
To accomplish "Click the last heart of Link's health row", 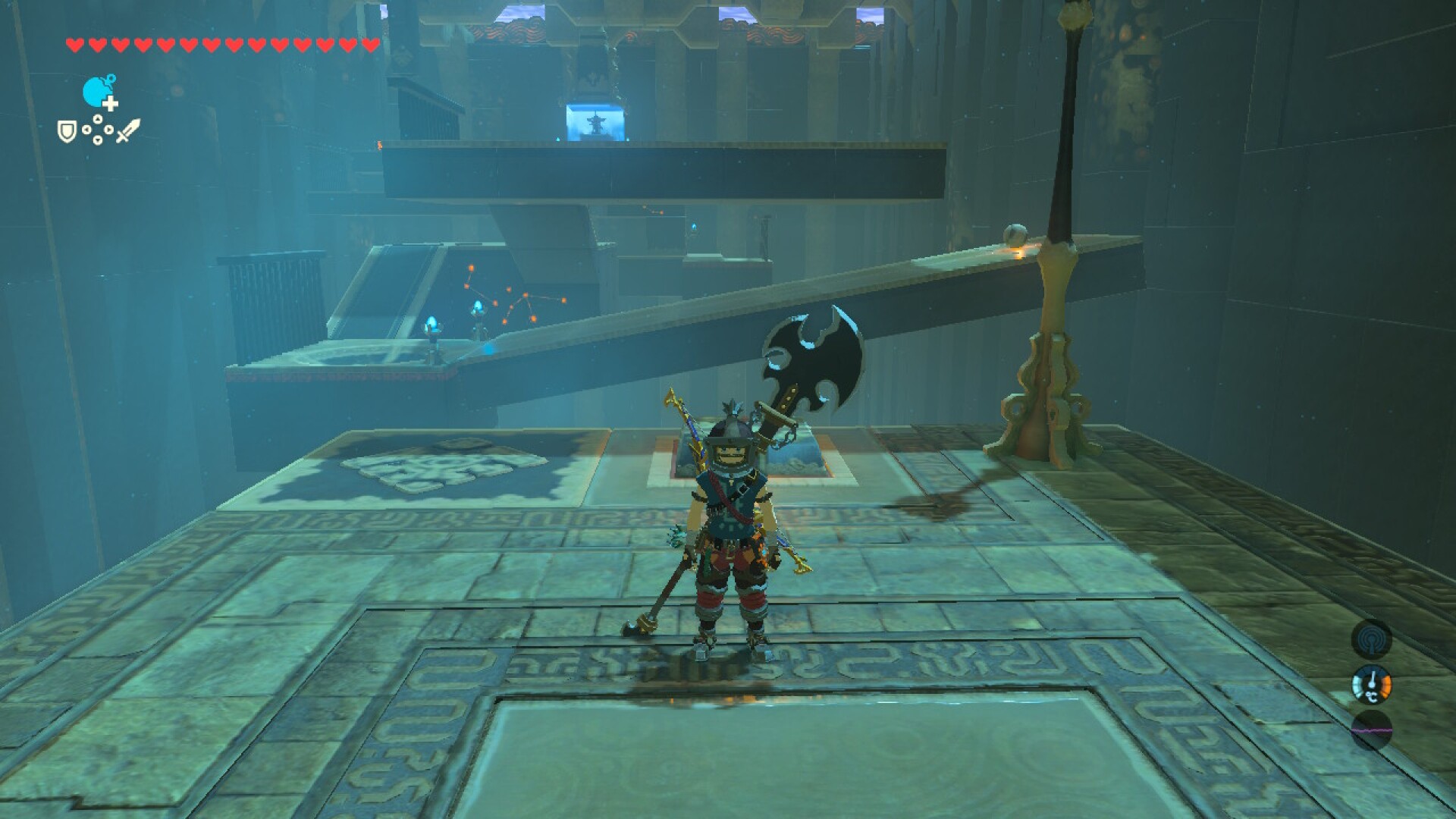I will coord(369,44).
